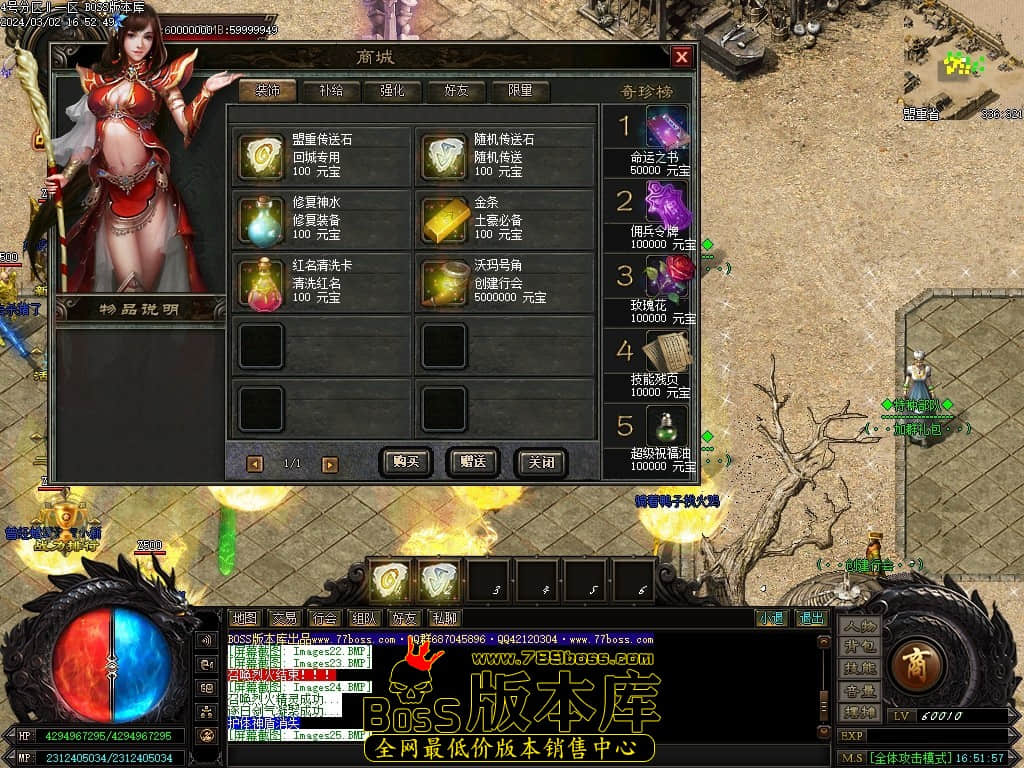1024x768 pixels.
Task: Select the 盟重传送石 teleport stone item
Action: (x=261, y=156)
